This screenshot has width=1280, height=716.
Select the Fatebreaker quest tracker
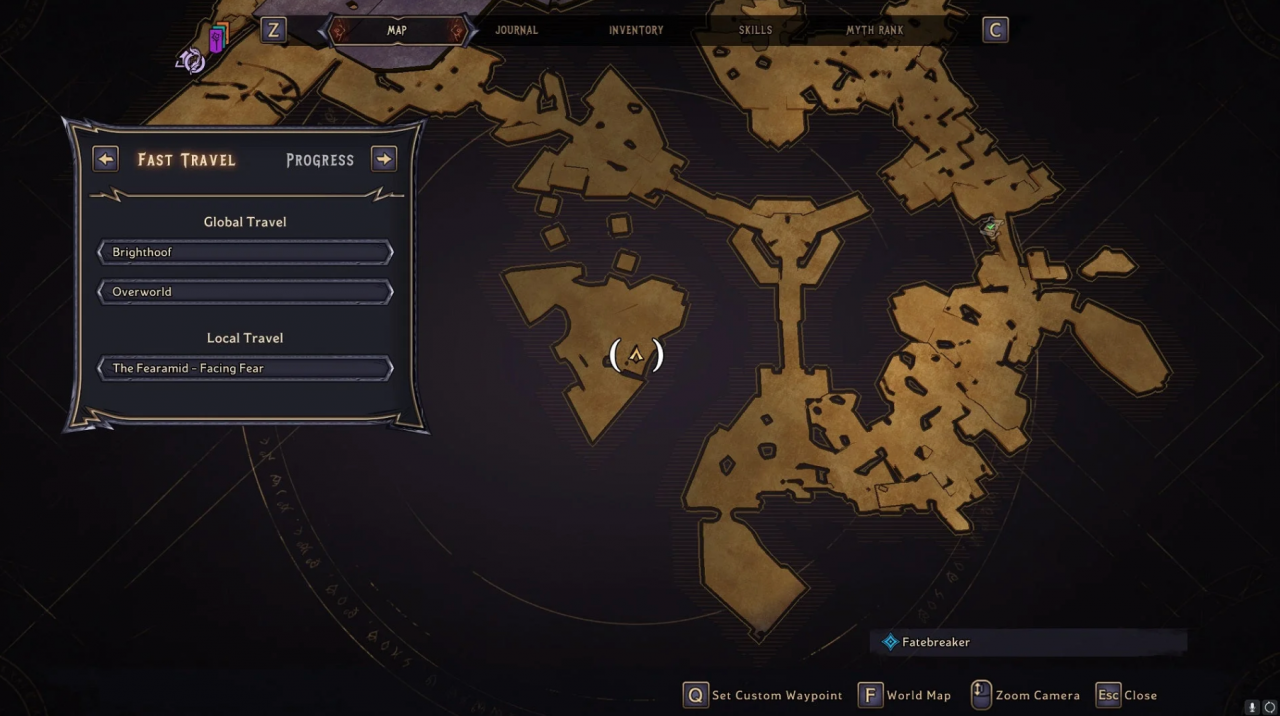click(x=935, y=642)
